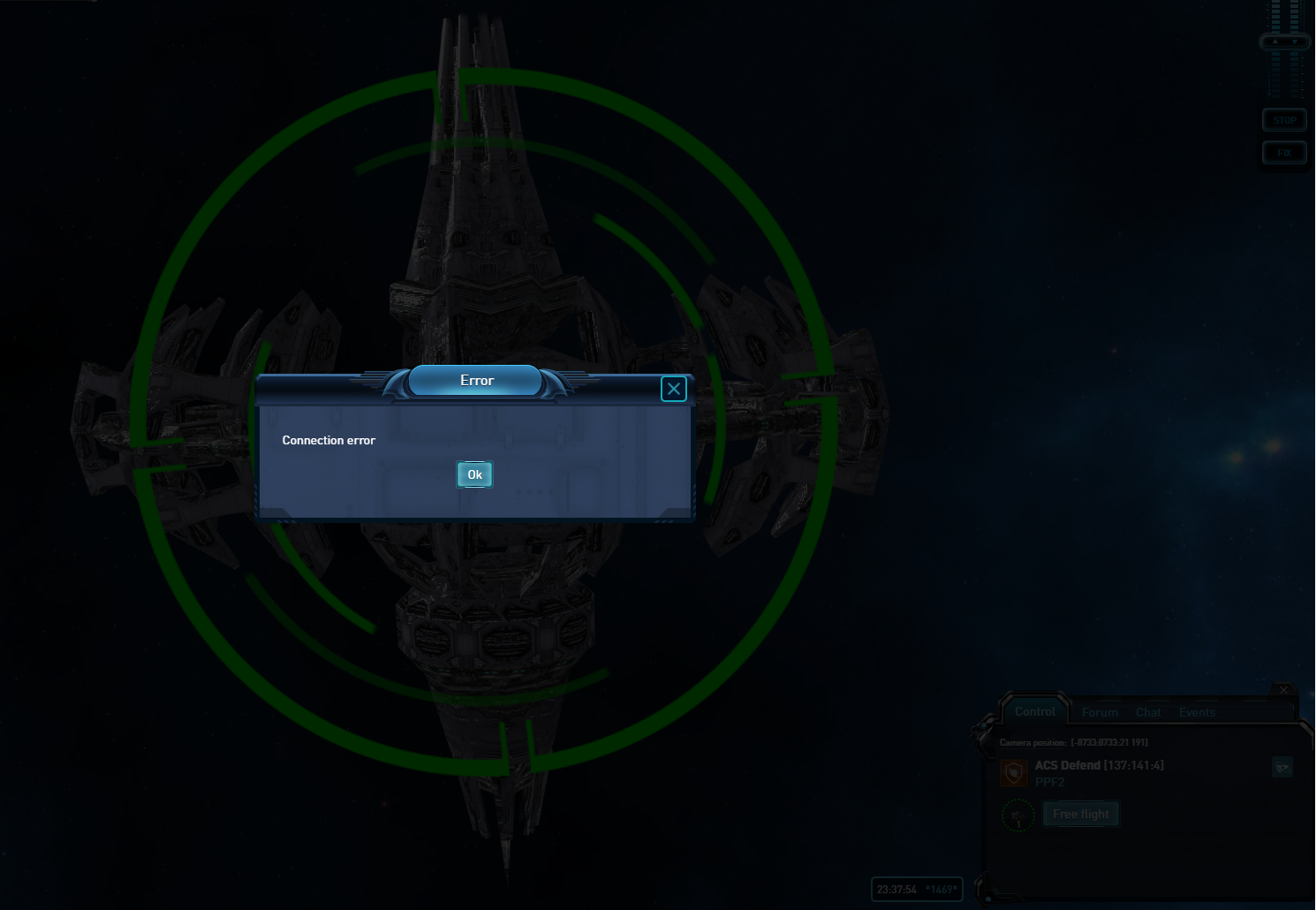This screenshot has width=1316, height=910.
Task: Open the Forum tab
Action: (x=1100, y=712)
